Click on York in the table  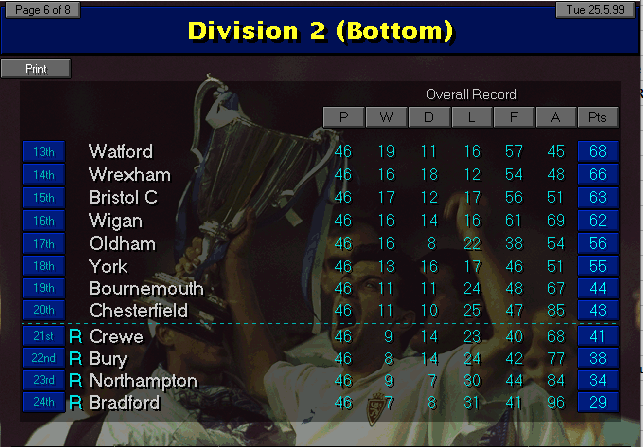(x=108, y=267)
